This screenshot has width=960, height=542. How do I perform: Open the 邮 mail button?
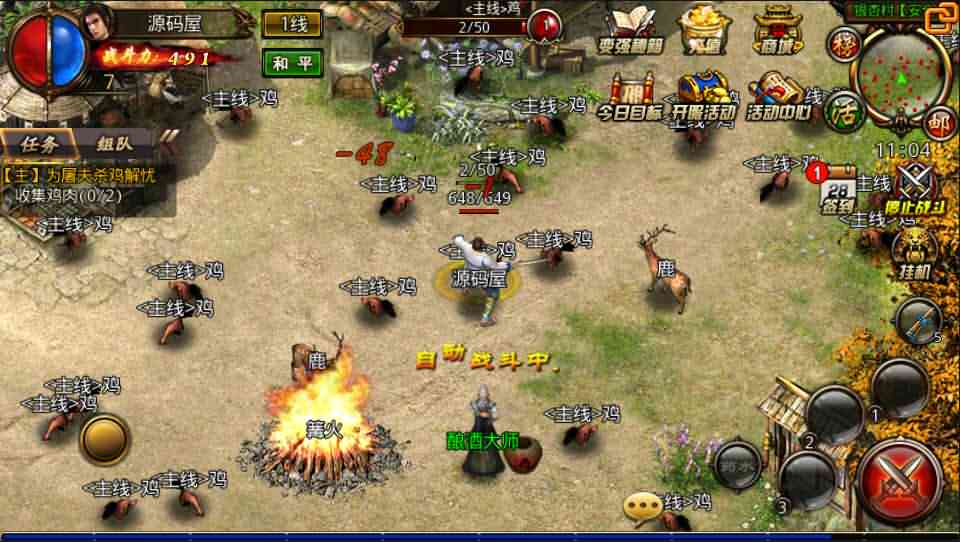937,123
